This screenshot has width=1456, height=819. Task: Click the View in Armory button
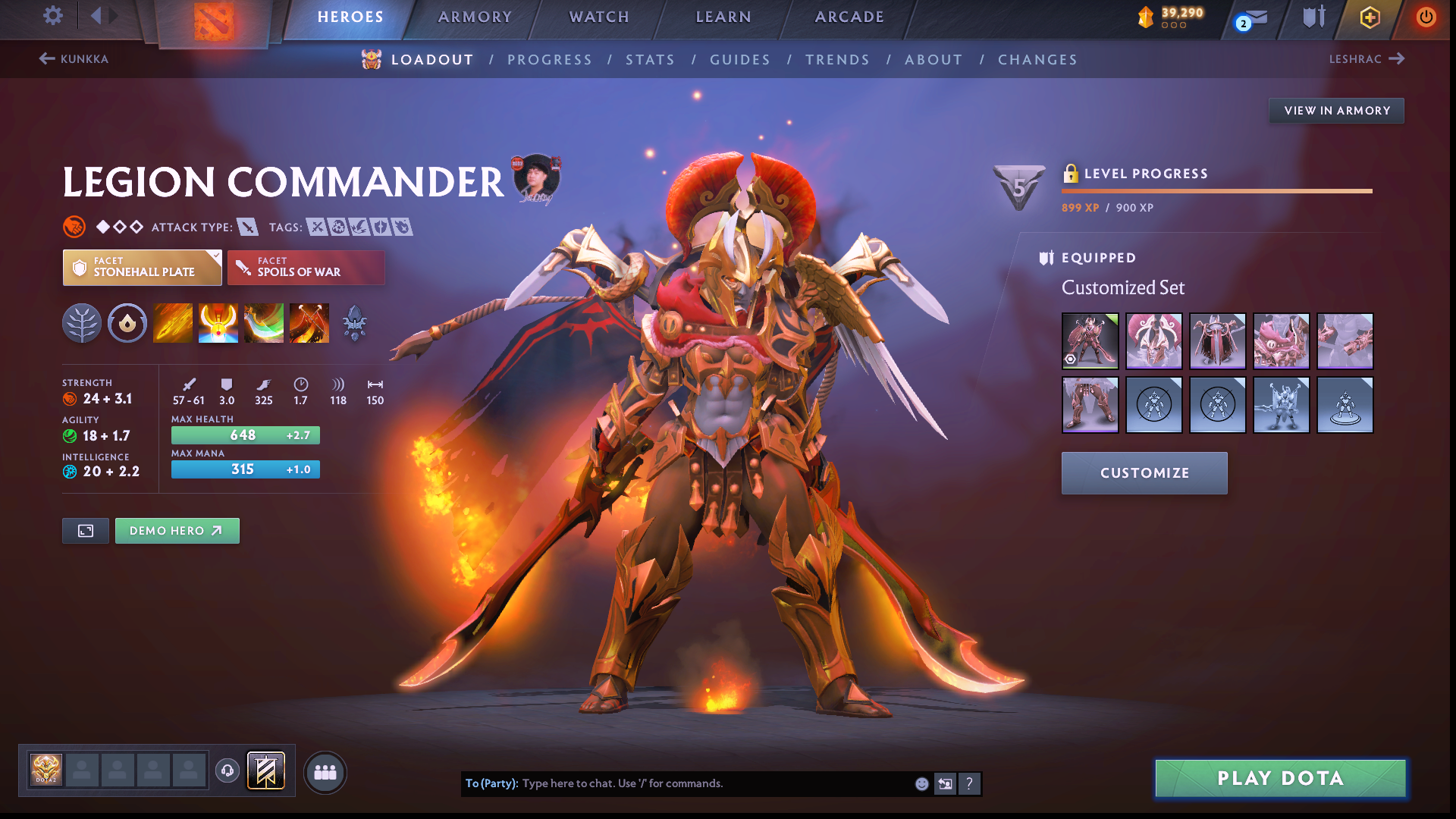[x=1336, y=111]
